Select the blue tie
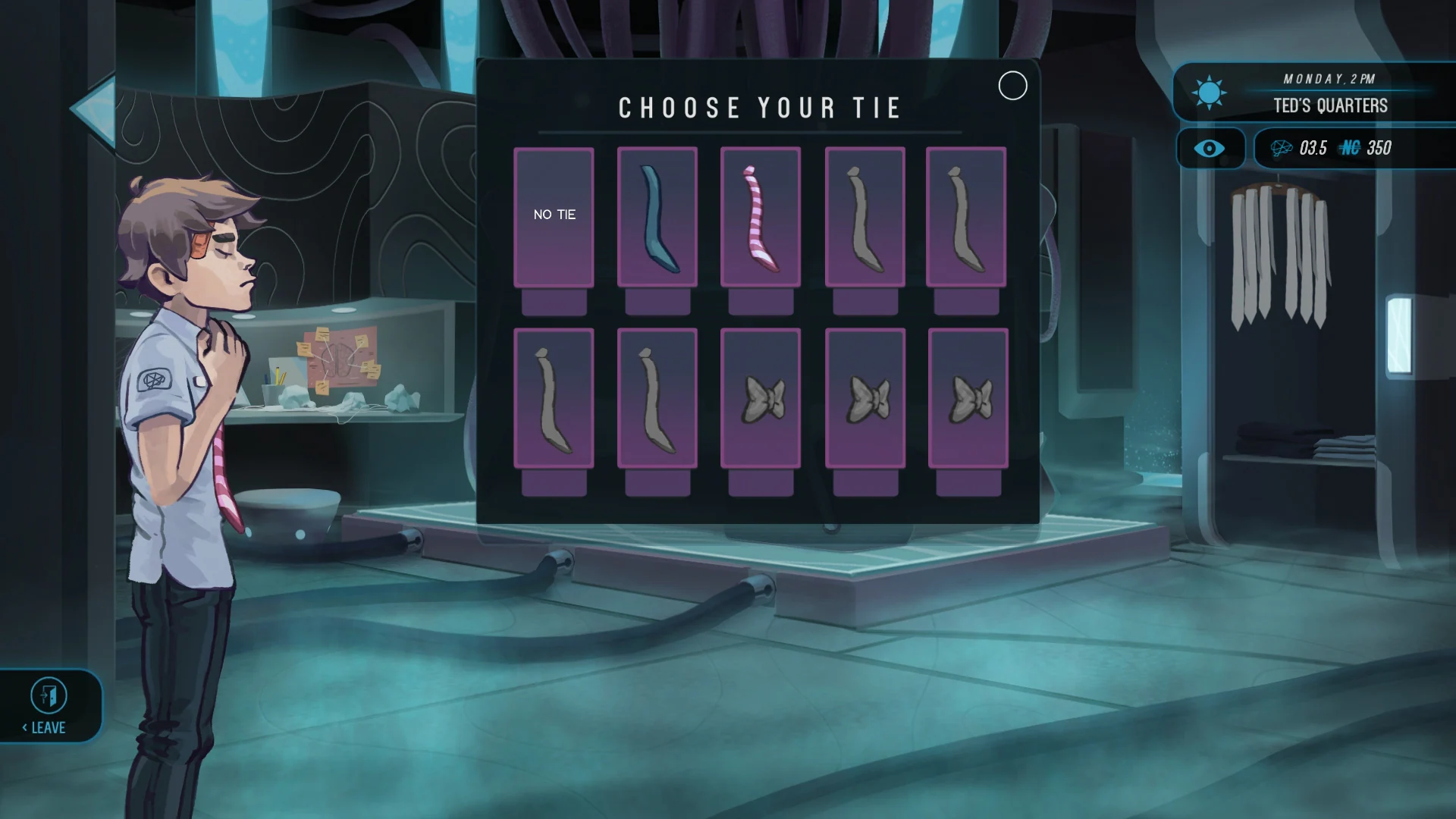Viewport: 1456px width, 819px height. click(x=657, y=218)
